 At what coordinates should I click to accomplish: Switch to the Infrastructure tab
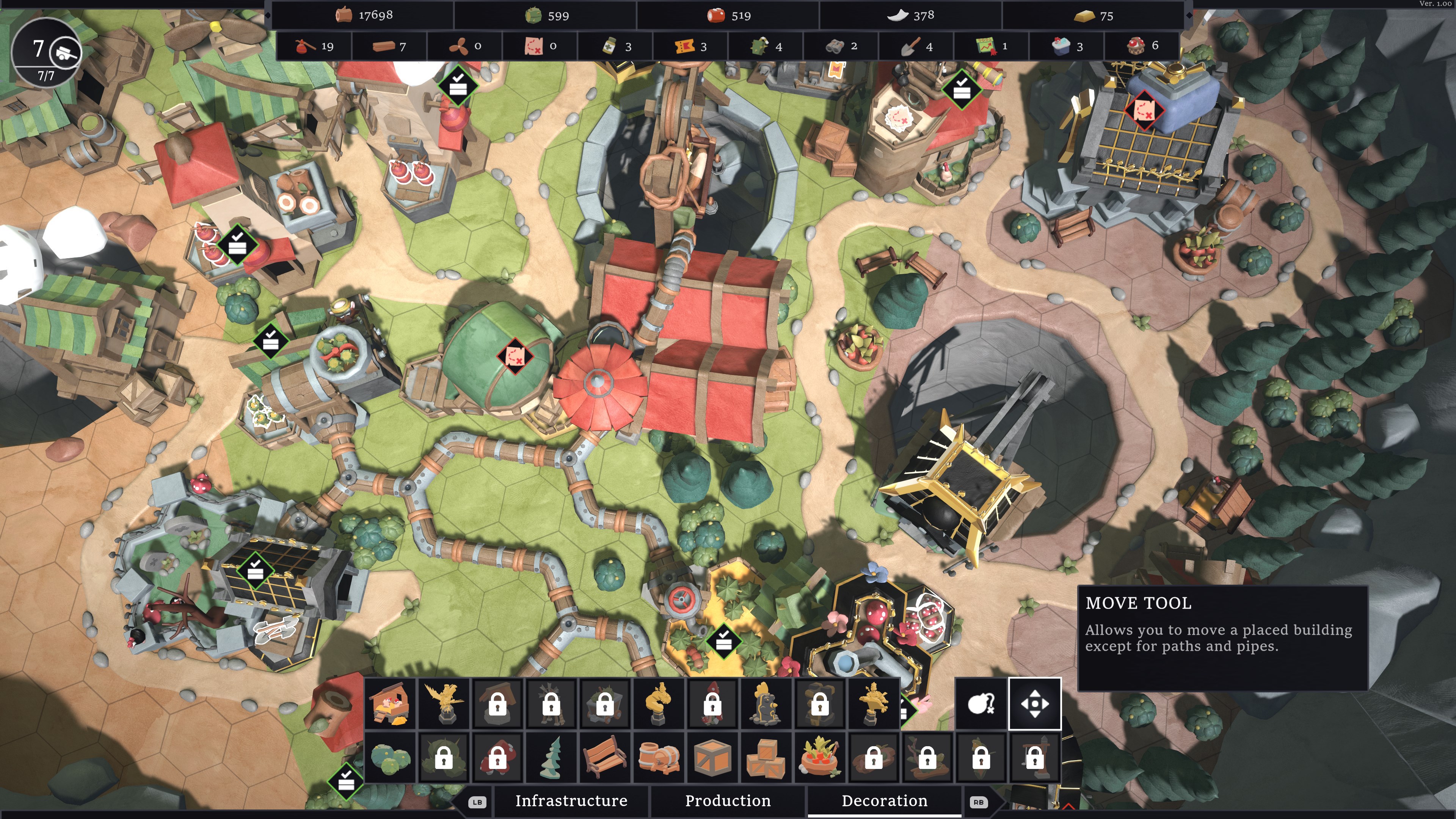point(571,801)
